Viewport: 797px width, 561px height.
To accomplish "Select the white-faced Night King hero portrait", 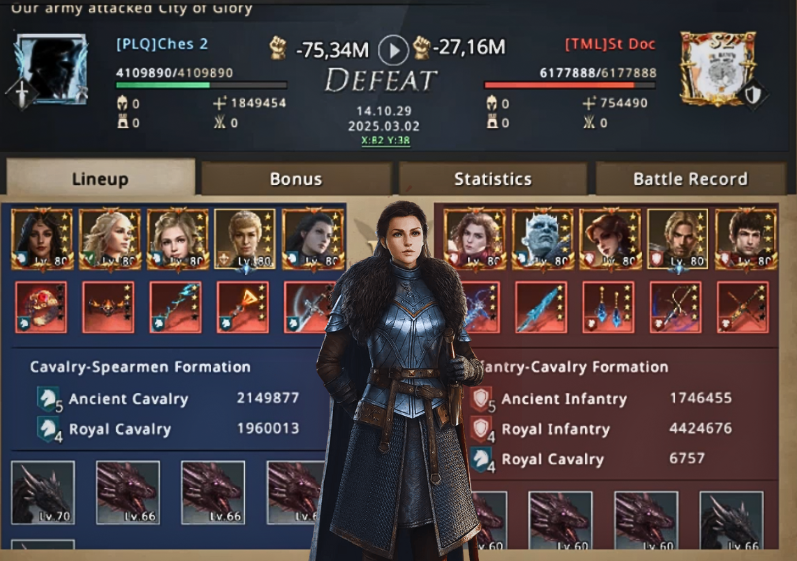I will pyautogui.click(x=540, y=240).
